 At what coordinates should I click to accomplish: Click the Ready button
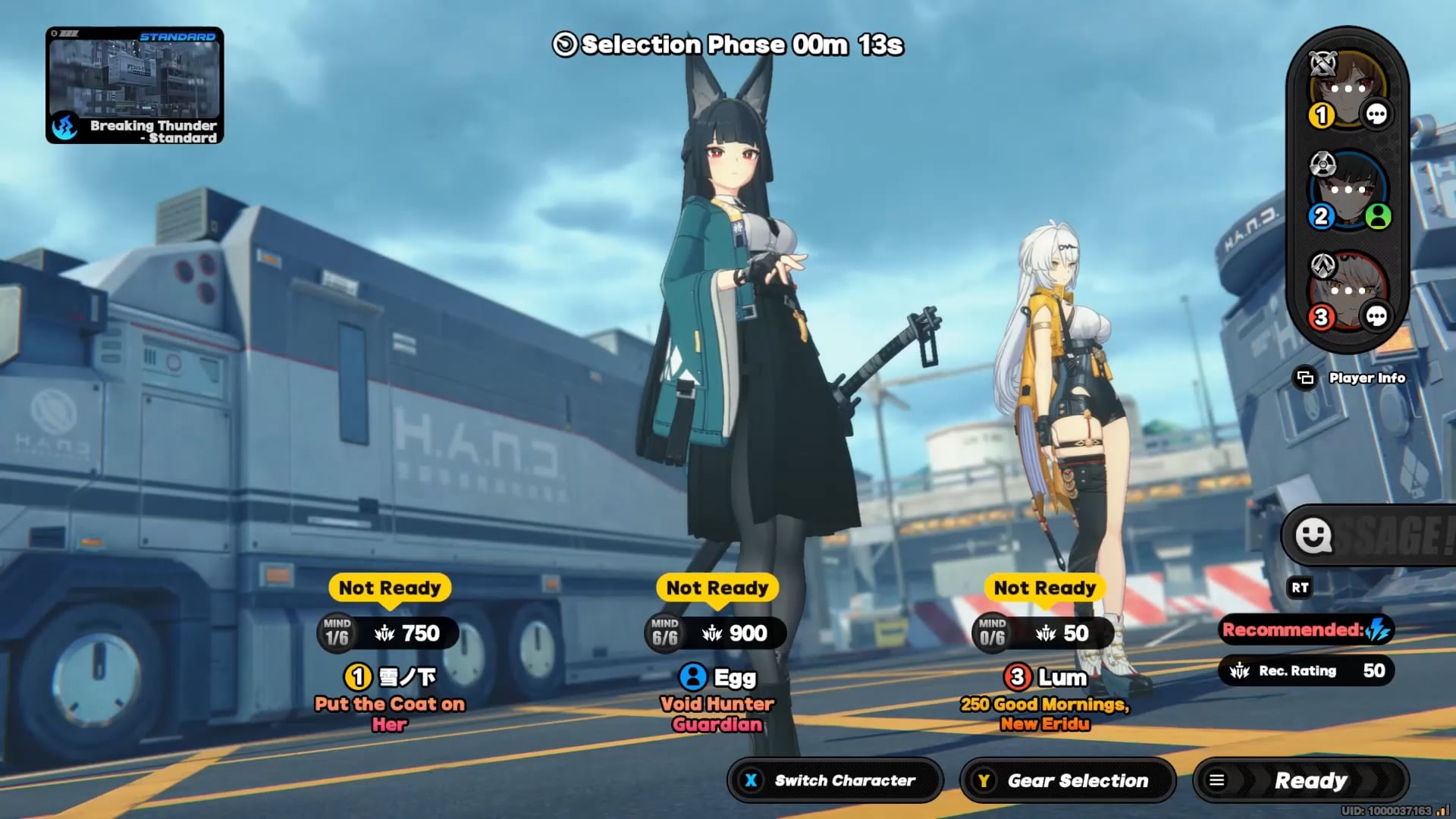(1301, 780)
